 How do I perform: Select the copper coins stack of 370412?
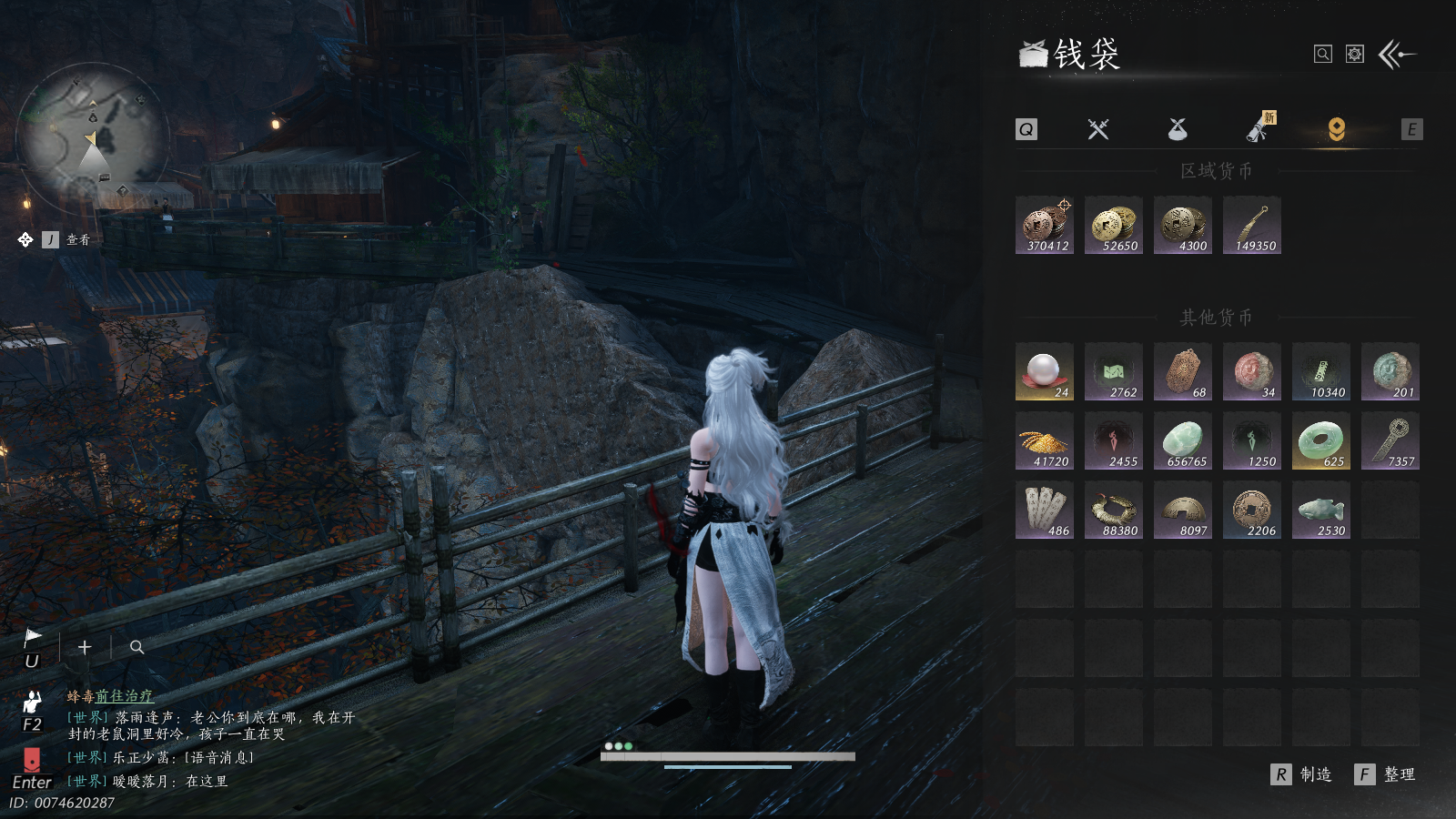coord(1045,225)
